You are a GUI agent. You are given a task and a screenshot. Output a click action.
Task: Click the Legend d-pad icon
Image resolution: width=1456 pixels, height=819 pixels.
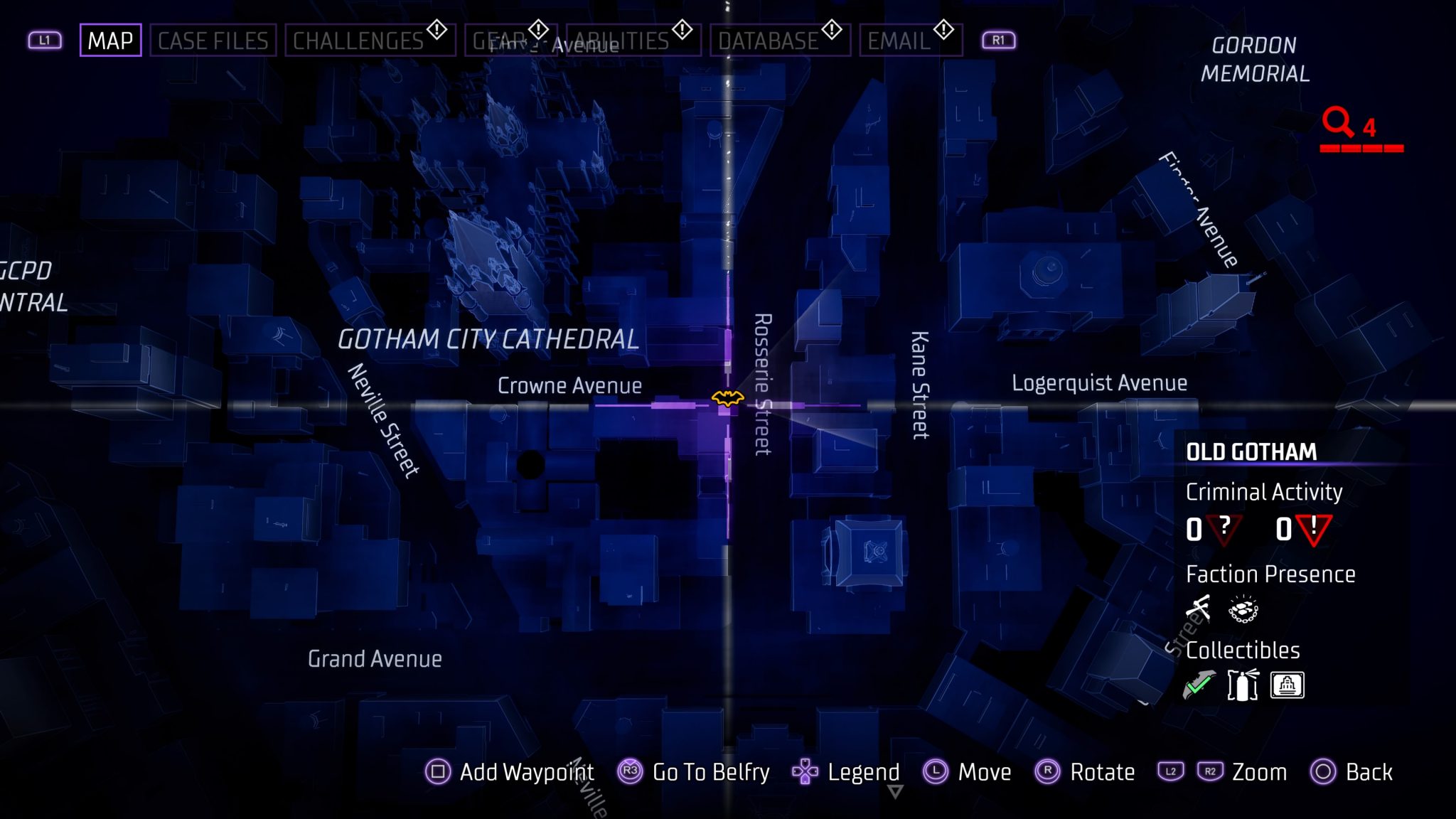pyautogui.click(x=806, y=773)
